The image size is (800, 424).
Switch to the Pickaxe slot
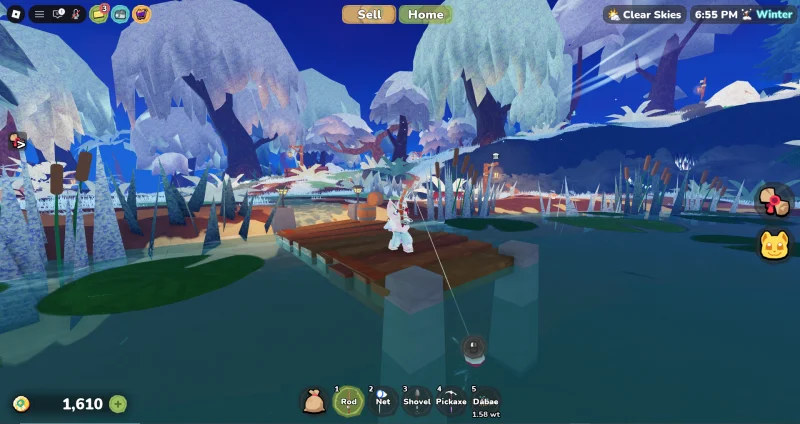click(451, 400)
